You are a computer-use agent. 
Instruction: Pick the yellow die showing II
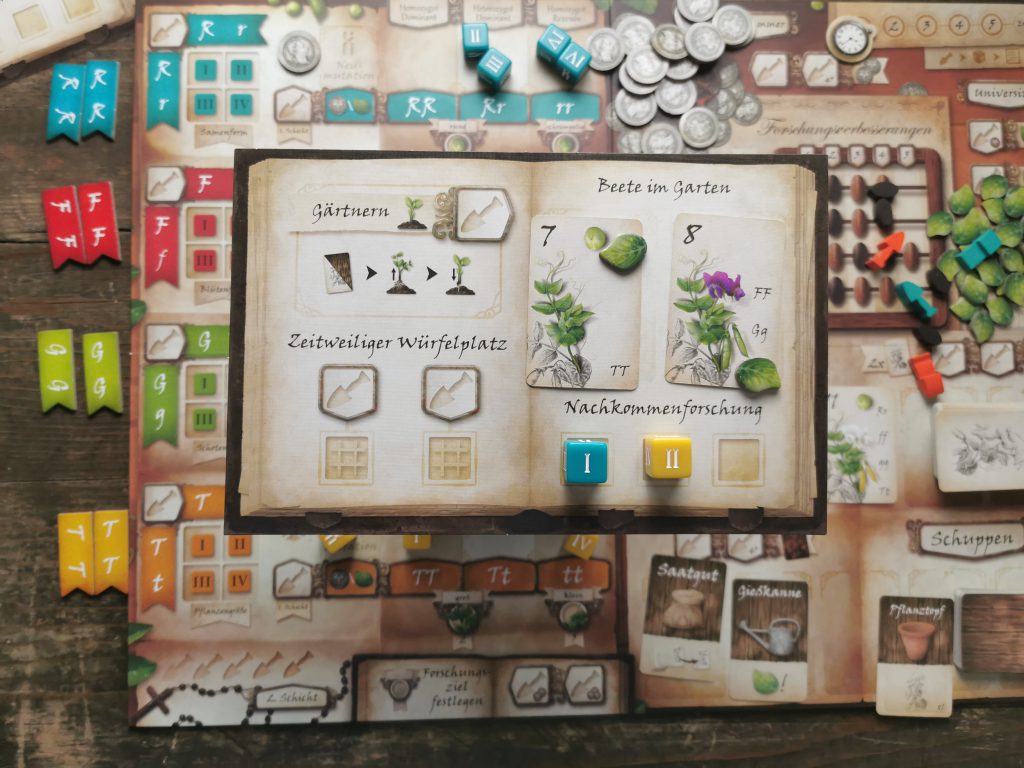point(667,457)
